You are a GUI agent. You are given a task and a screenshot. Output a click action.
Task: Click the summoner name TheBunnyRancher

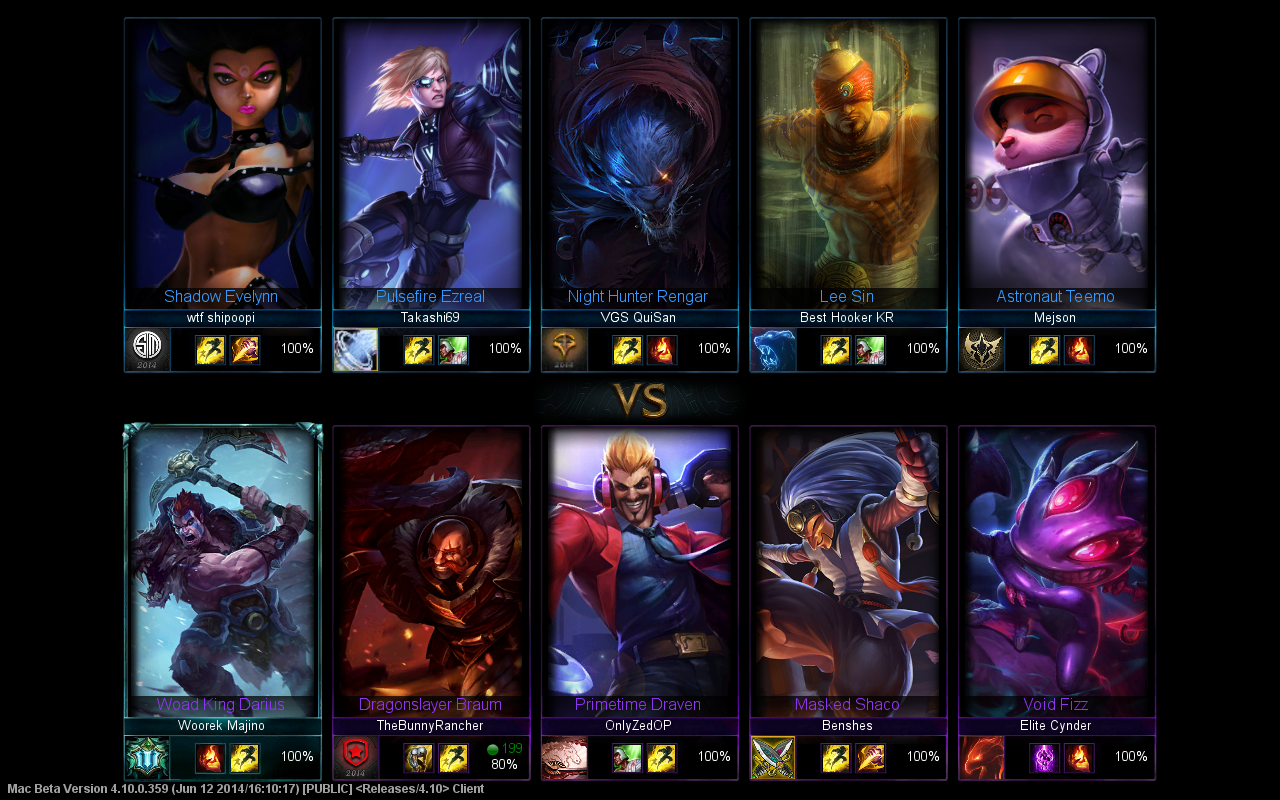(x=430, y=726)
